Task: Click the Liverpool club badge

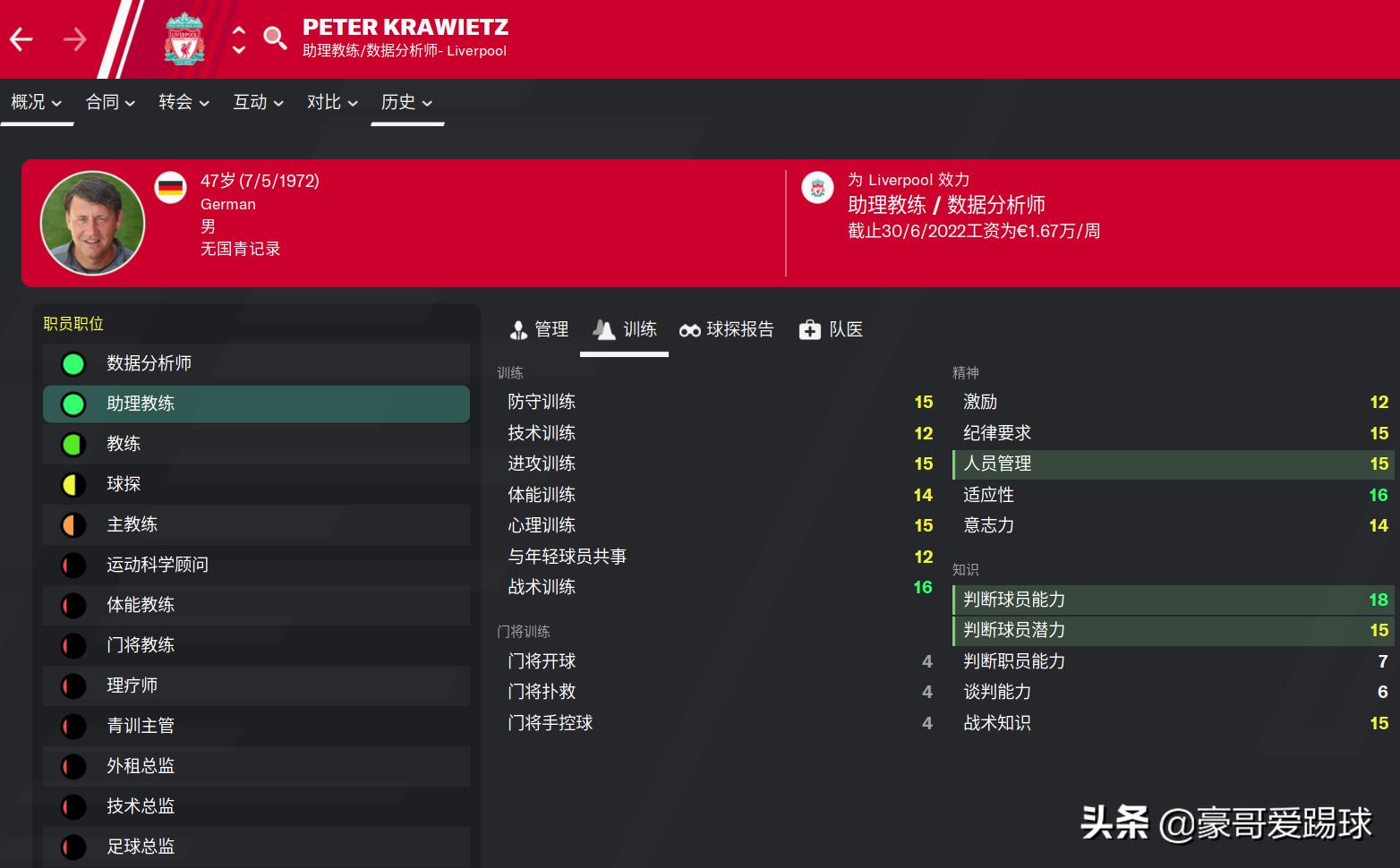Action: click(x=184, y=38)
